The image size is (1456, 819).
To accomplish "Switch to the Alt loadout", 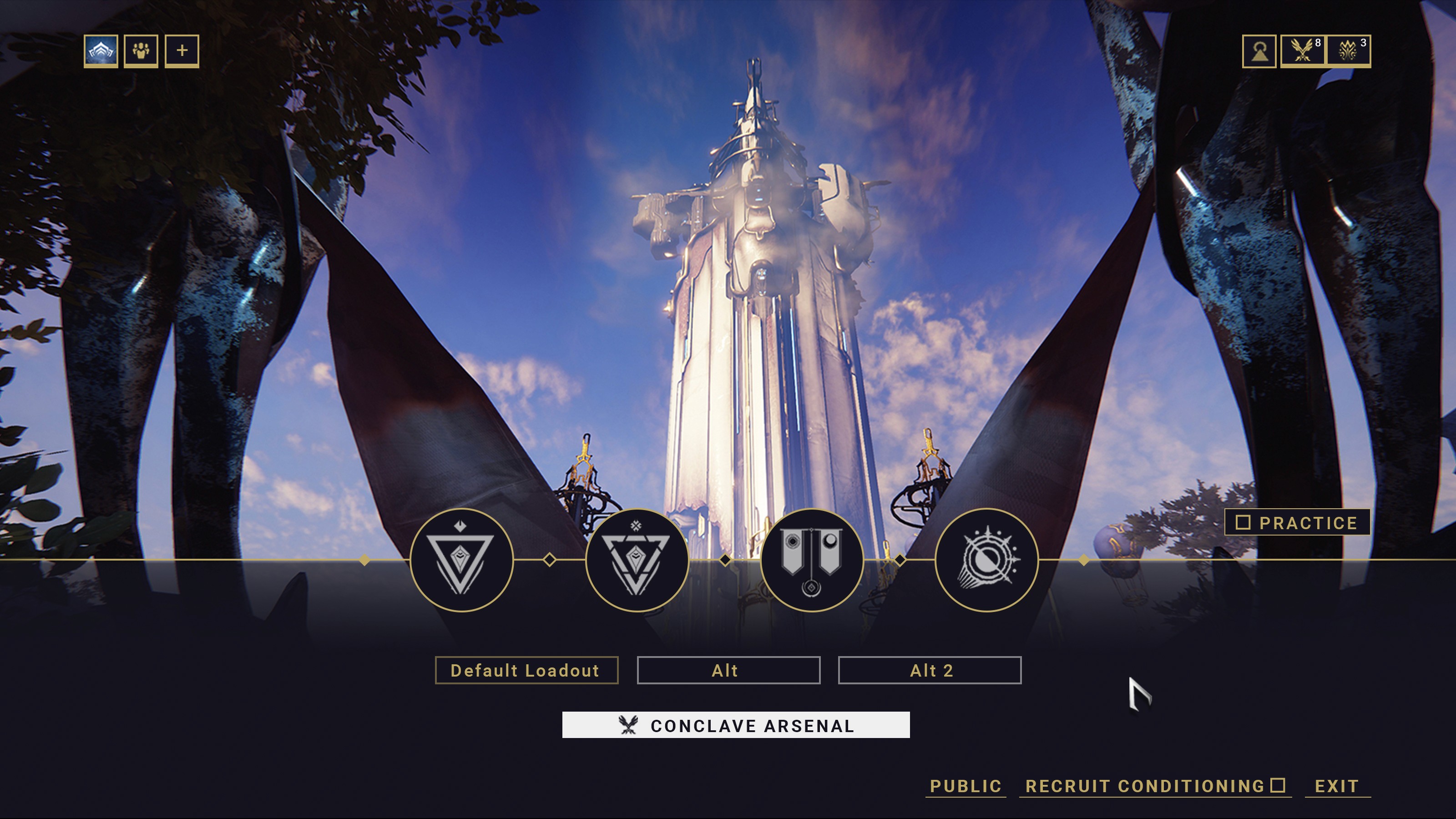I will [x=728, y=670].
